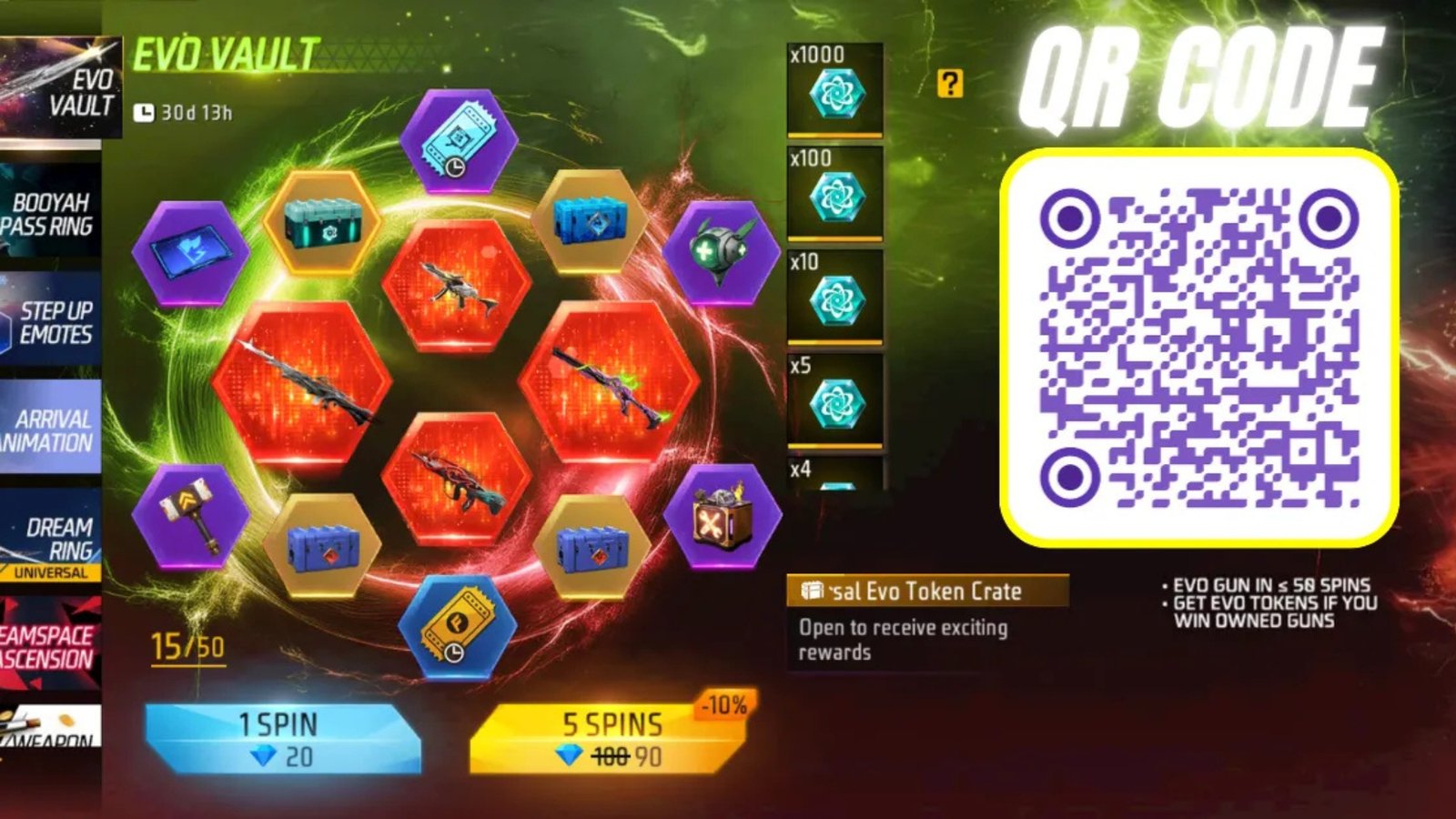Open the Evo Token Crate details banner

tap(930, 591)
